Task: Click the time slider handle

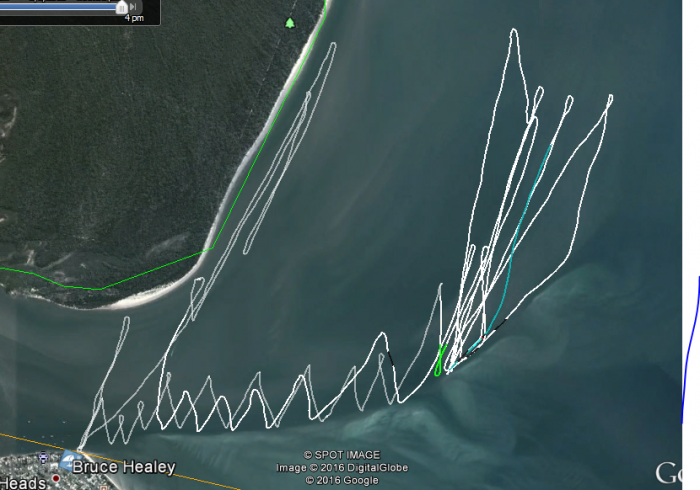Action: [x=122, y=7]
